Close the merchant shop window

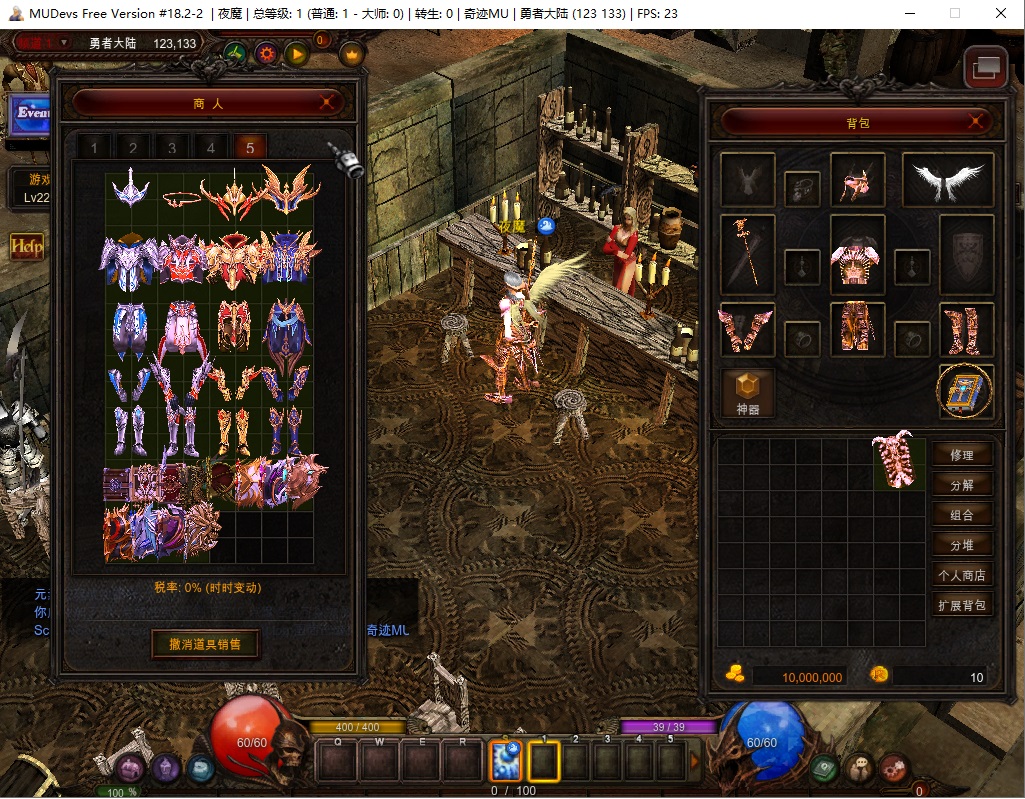[x=327, y=102]
